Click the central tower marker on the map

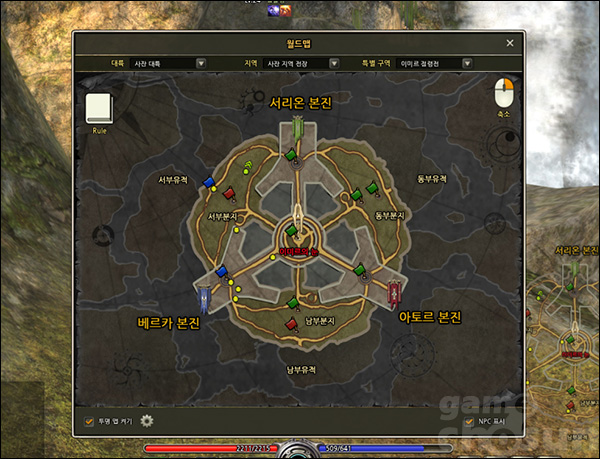pyautogui.click(x=299, y=231)
